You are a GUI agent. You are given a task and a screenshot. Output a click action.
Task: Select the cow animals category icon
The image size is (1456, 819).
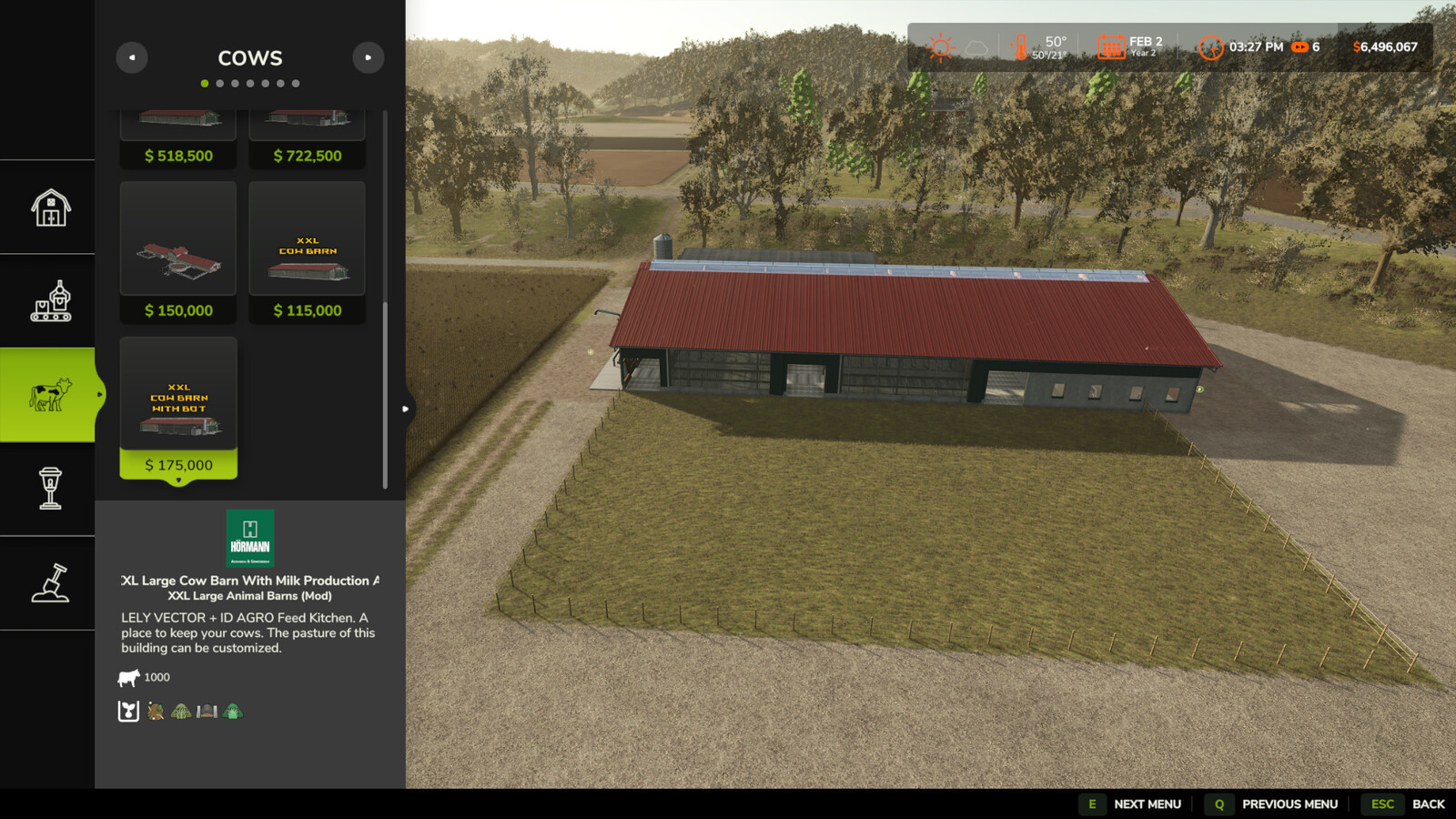point(49,396)
